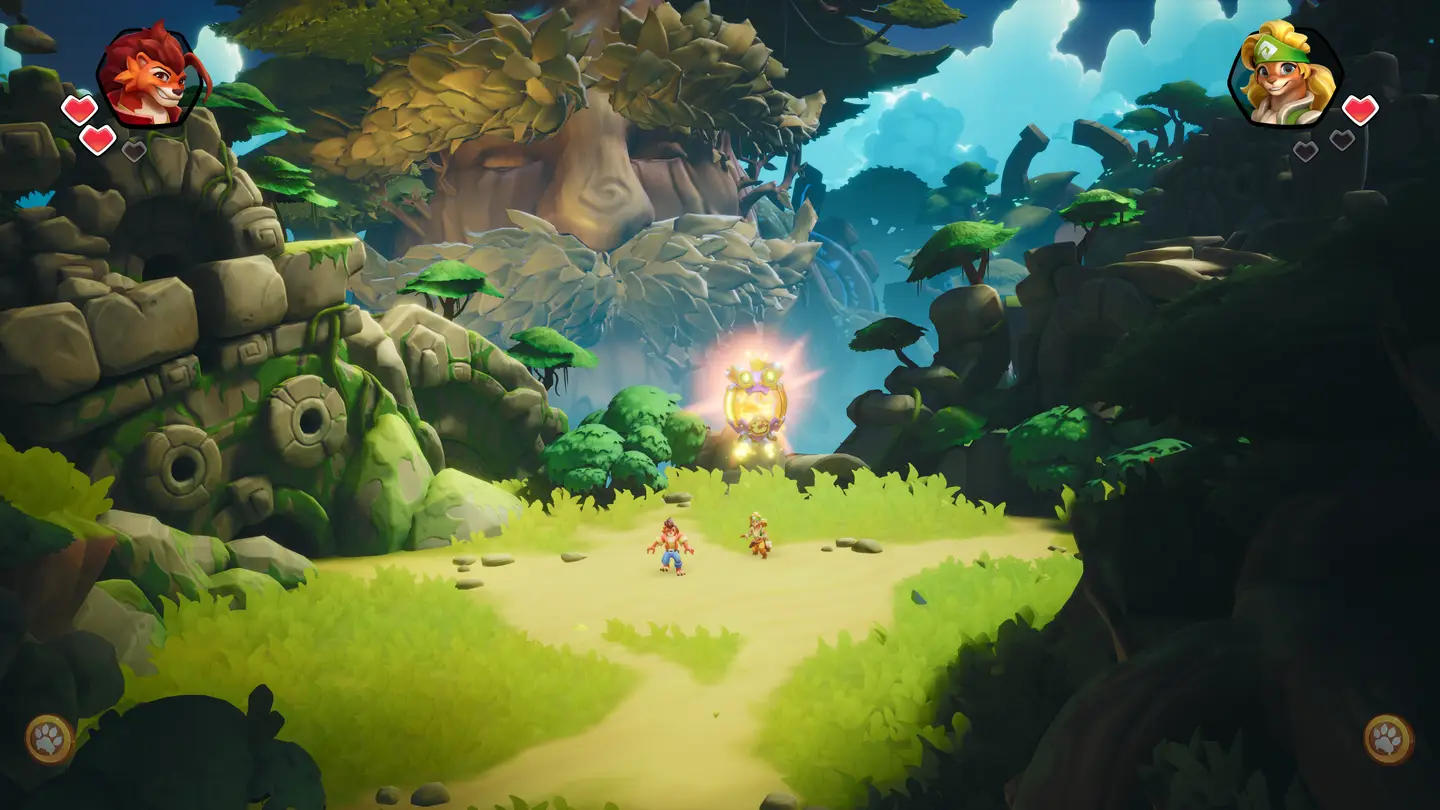Click the rightmost empty heart near the lioness portrait
Screen dimensions: 1440x810
[x=1343, y=140]
